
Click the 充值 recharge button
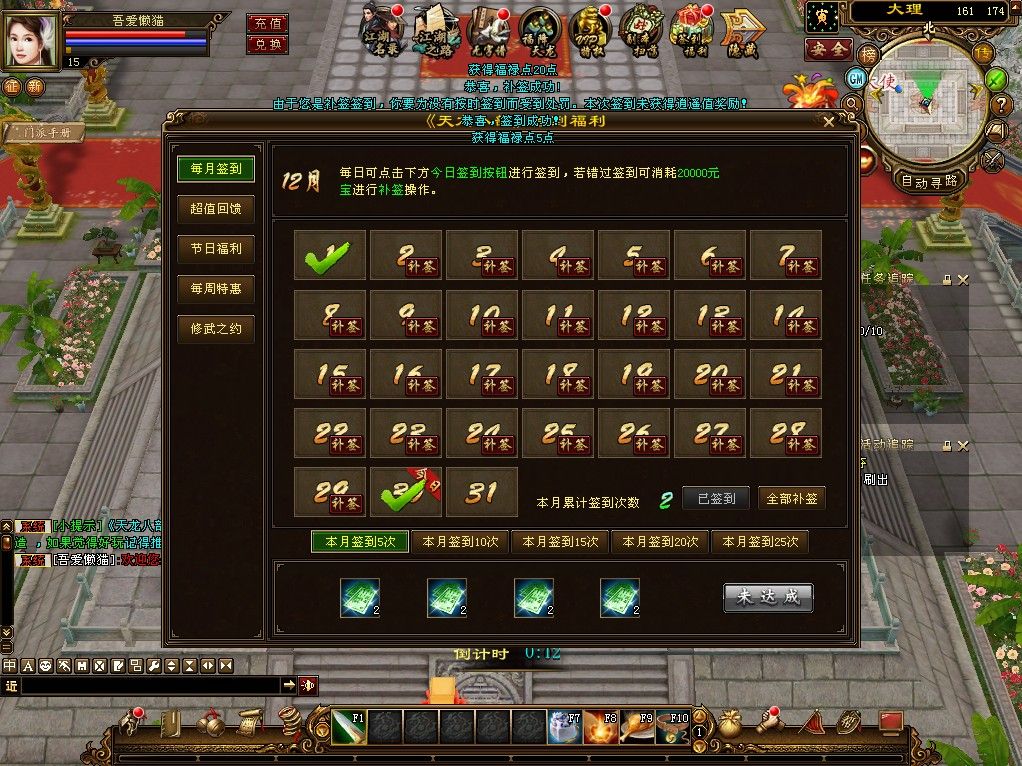pos(267,22)
